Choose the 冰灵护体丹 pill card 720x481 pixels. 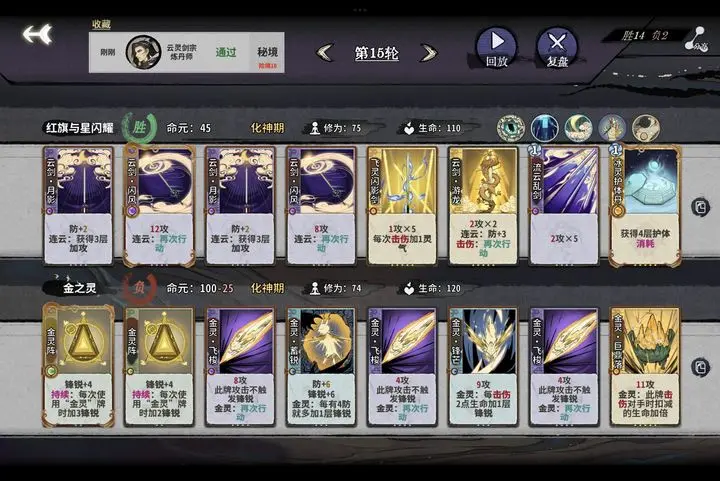tap(645, 204)
